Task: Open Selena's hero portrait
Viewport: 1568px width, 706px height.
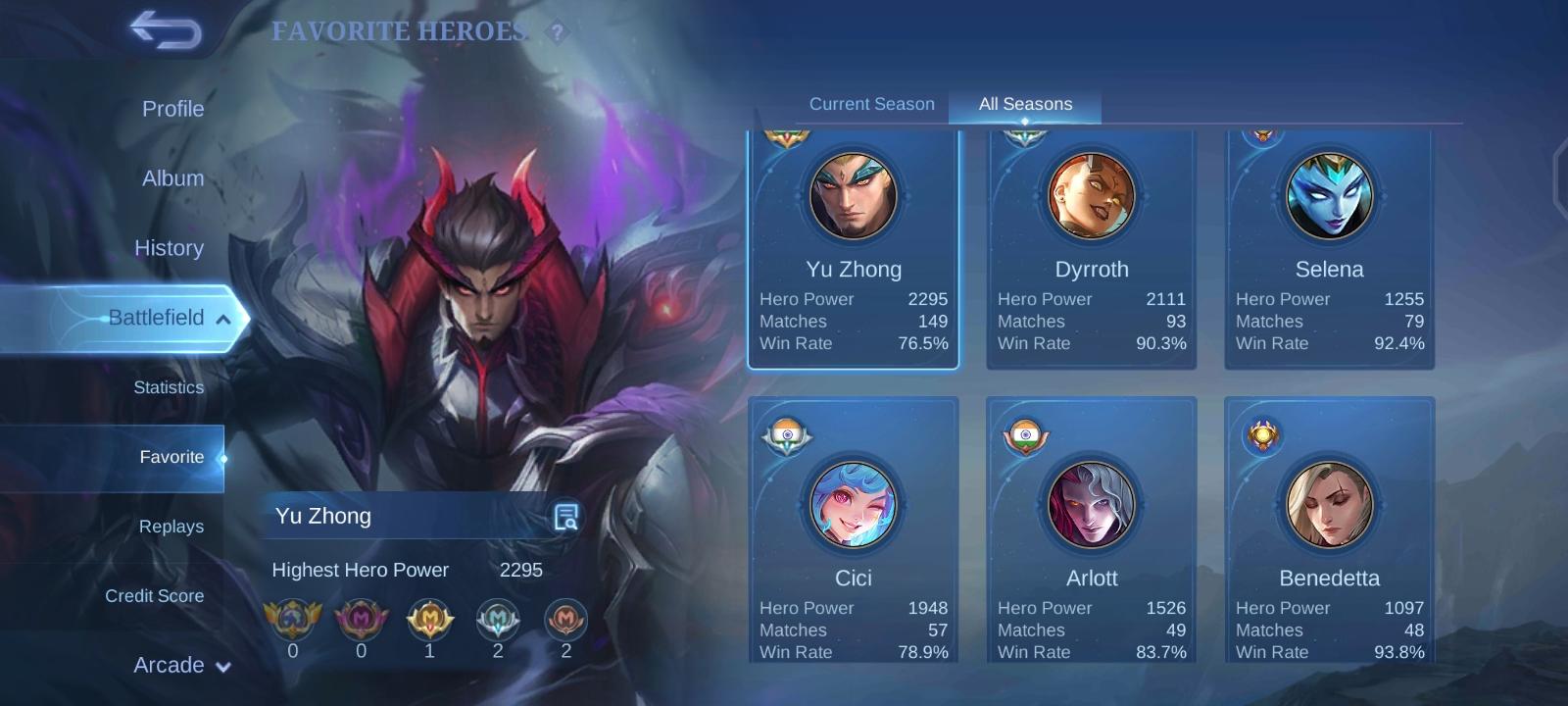Action: pyautogui.click(x=1329, y=196)
